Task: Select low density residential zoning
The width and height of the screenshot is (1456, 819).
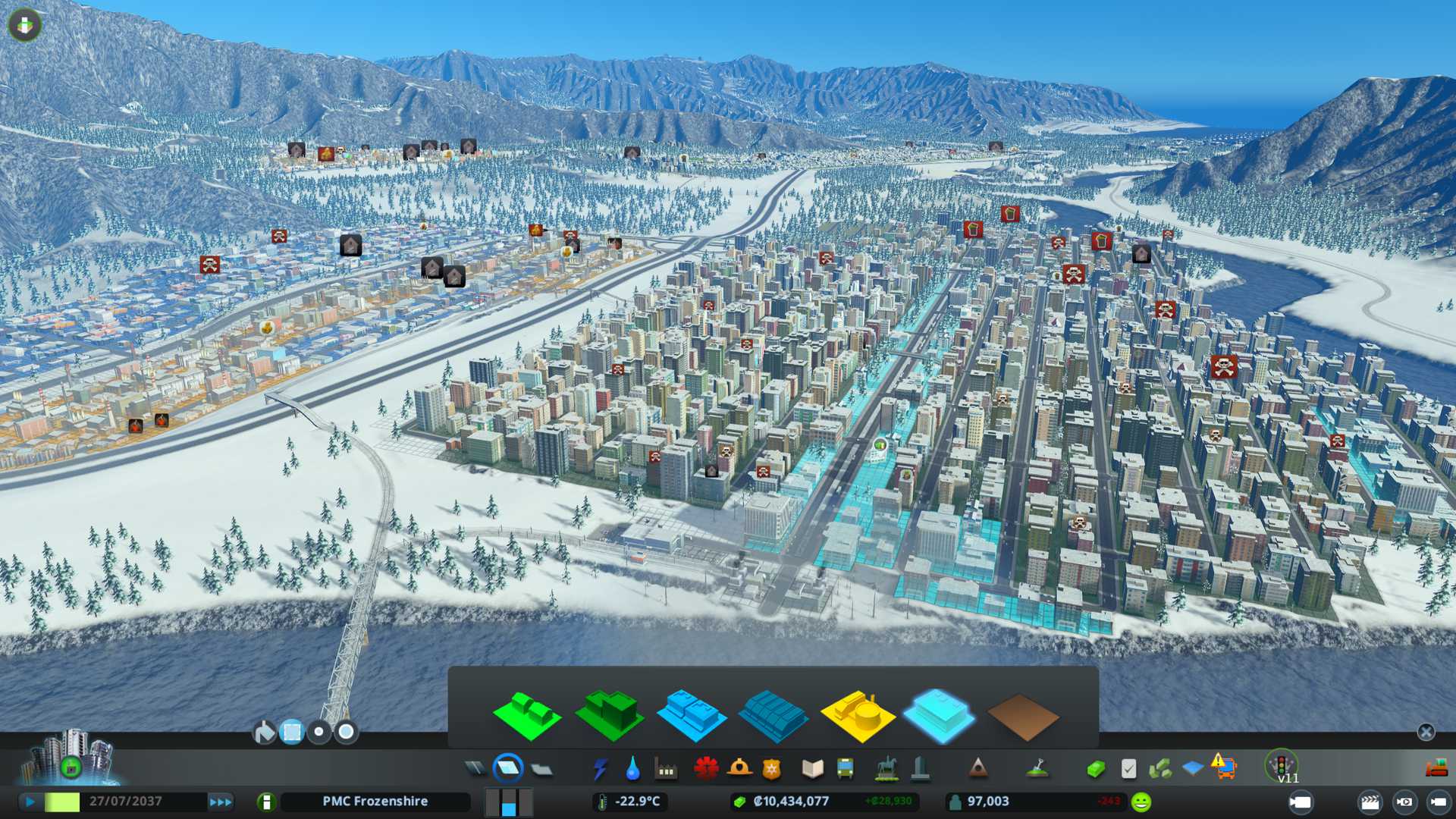Action: pos(526,715)
